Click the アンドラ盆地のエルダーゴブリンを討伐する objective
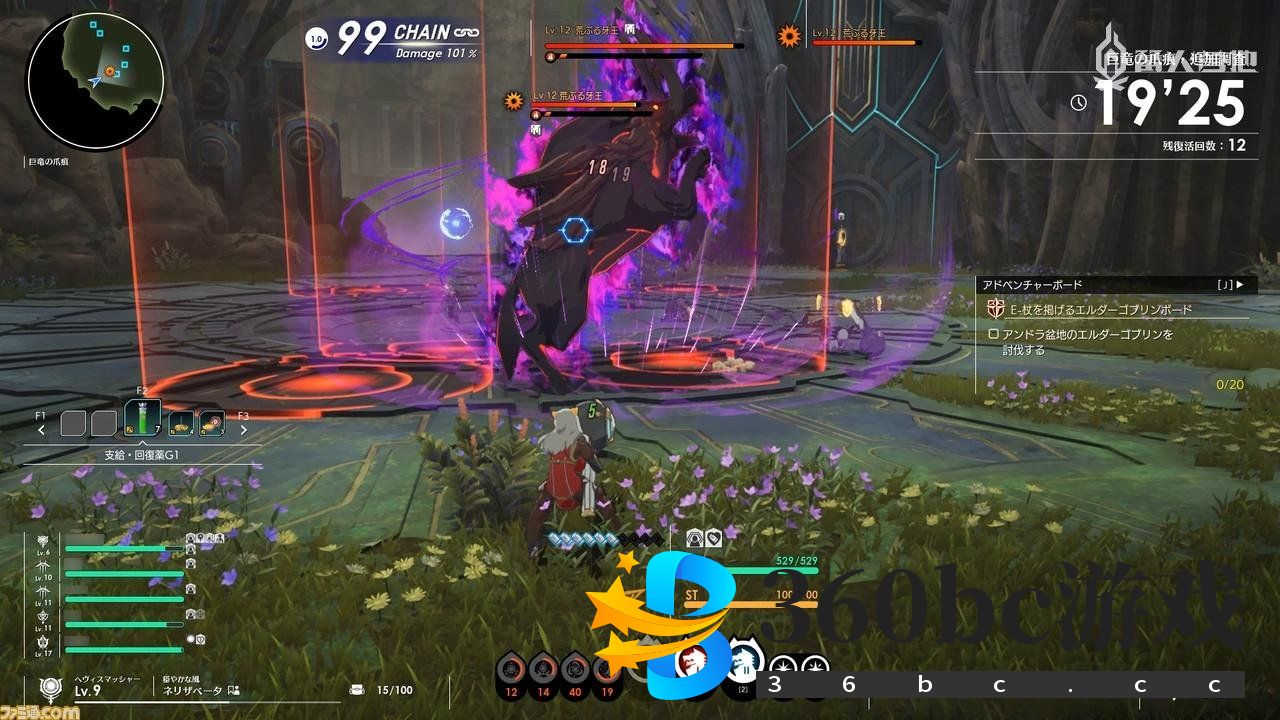The width and height of the screenshot is (1280, 720). click(1085, 341)
